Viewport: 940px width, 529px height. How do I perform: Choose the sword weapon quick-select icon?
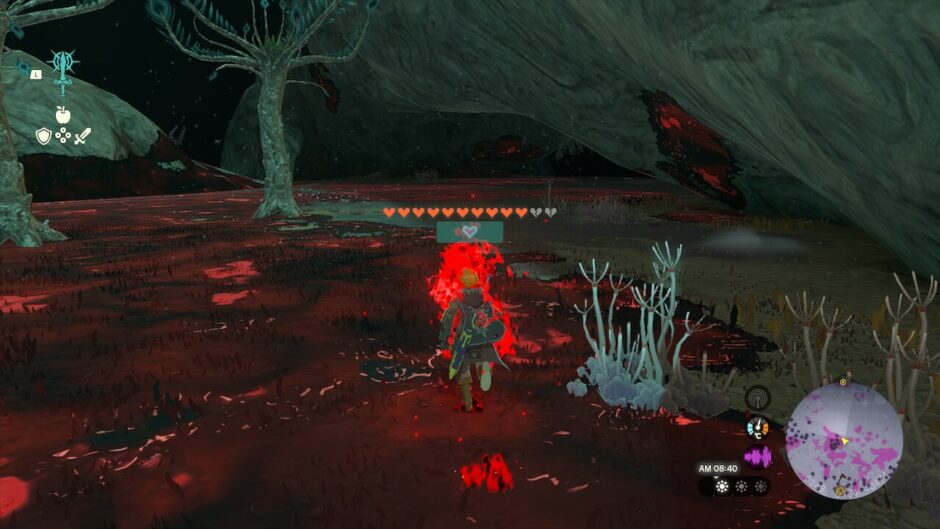[x=82, y=135]
